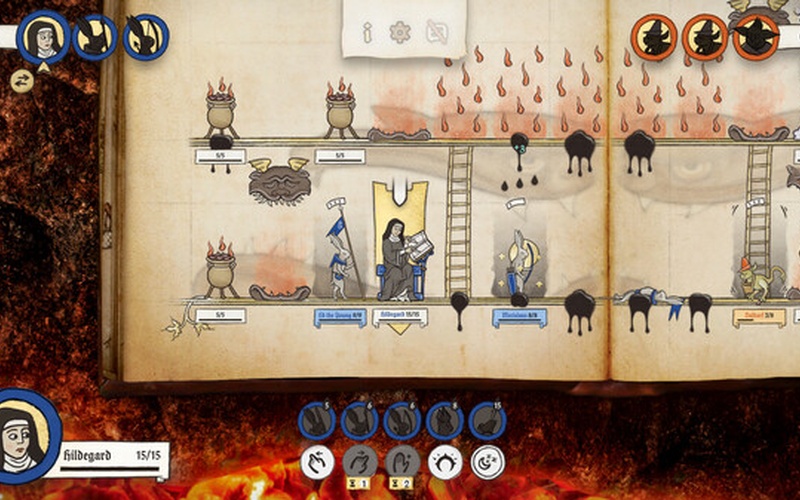Open settings via the gear icon
800x500 pixels.
coord(400,32)
